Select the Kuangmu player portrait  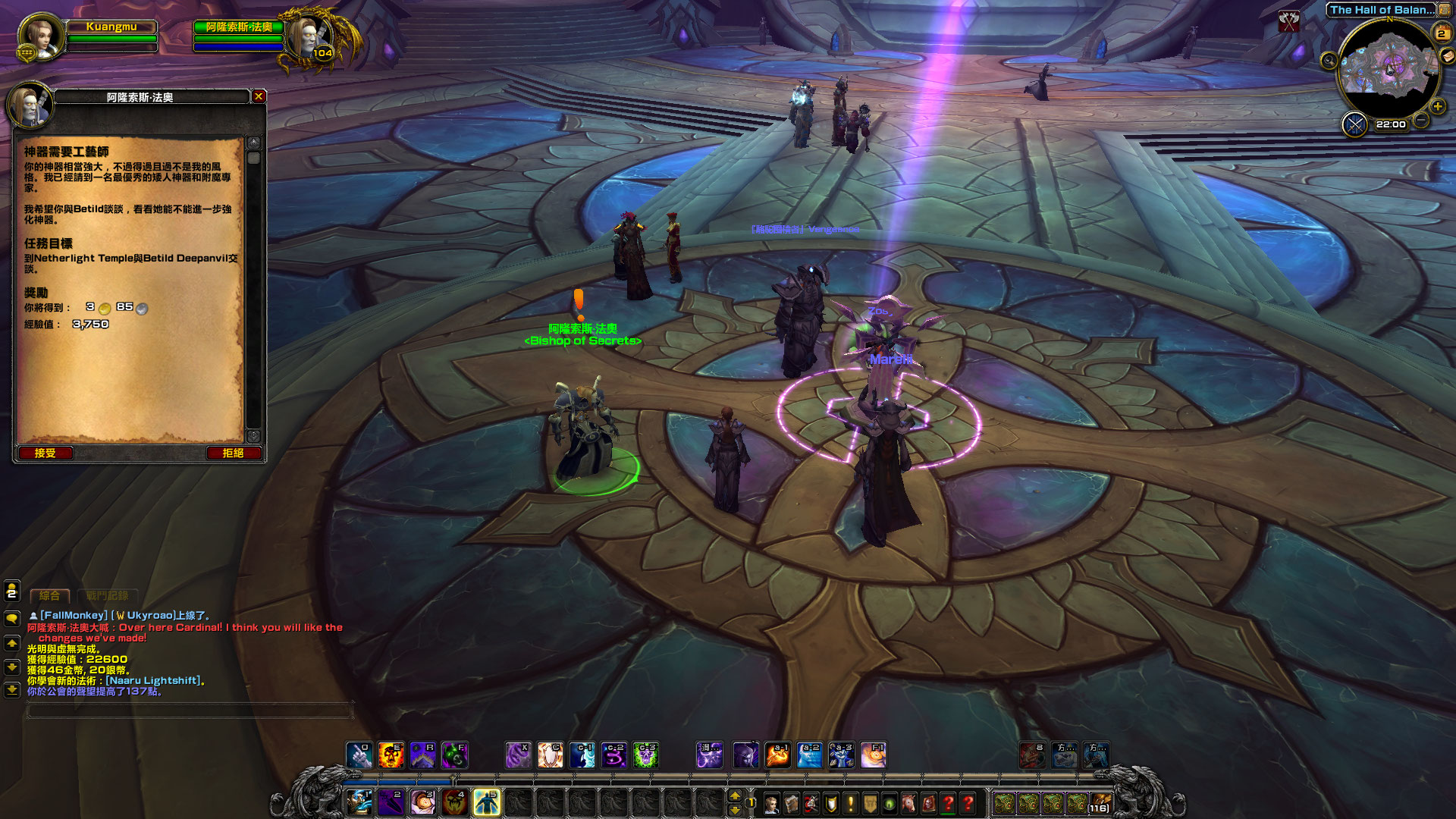point(40,36)
